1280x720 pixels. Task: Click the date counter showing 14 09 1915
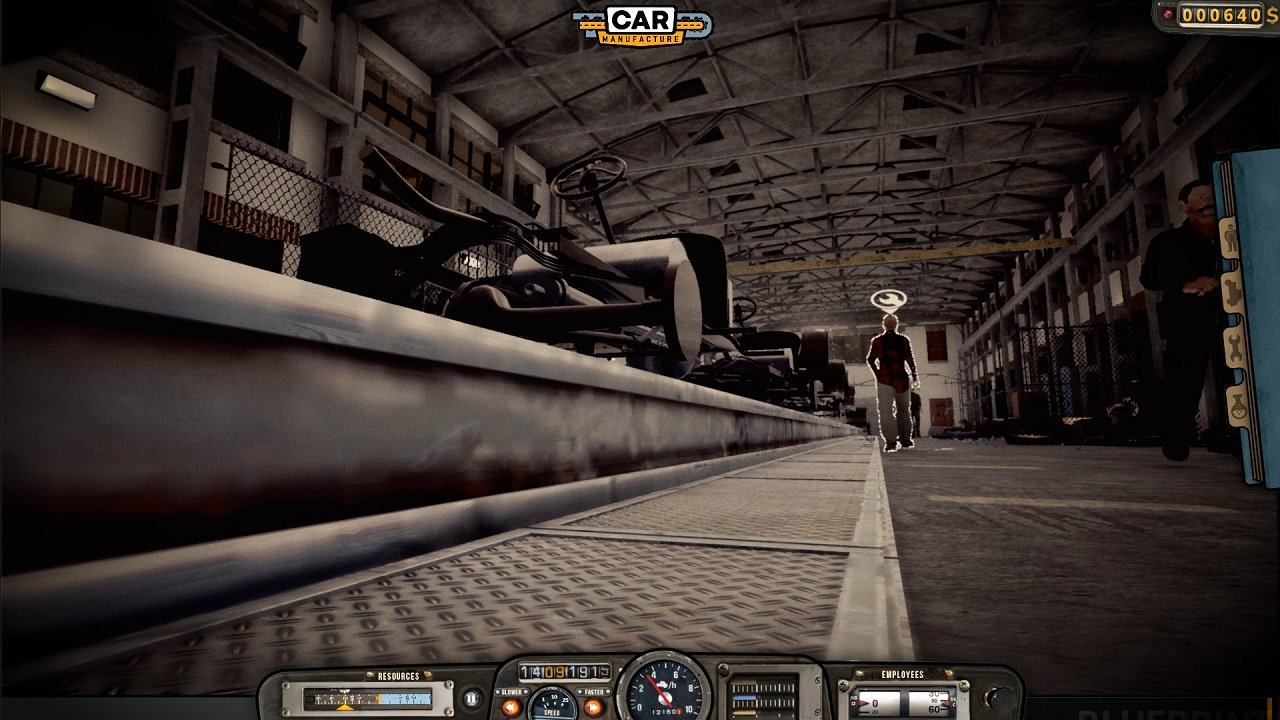tap(564, 672)
